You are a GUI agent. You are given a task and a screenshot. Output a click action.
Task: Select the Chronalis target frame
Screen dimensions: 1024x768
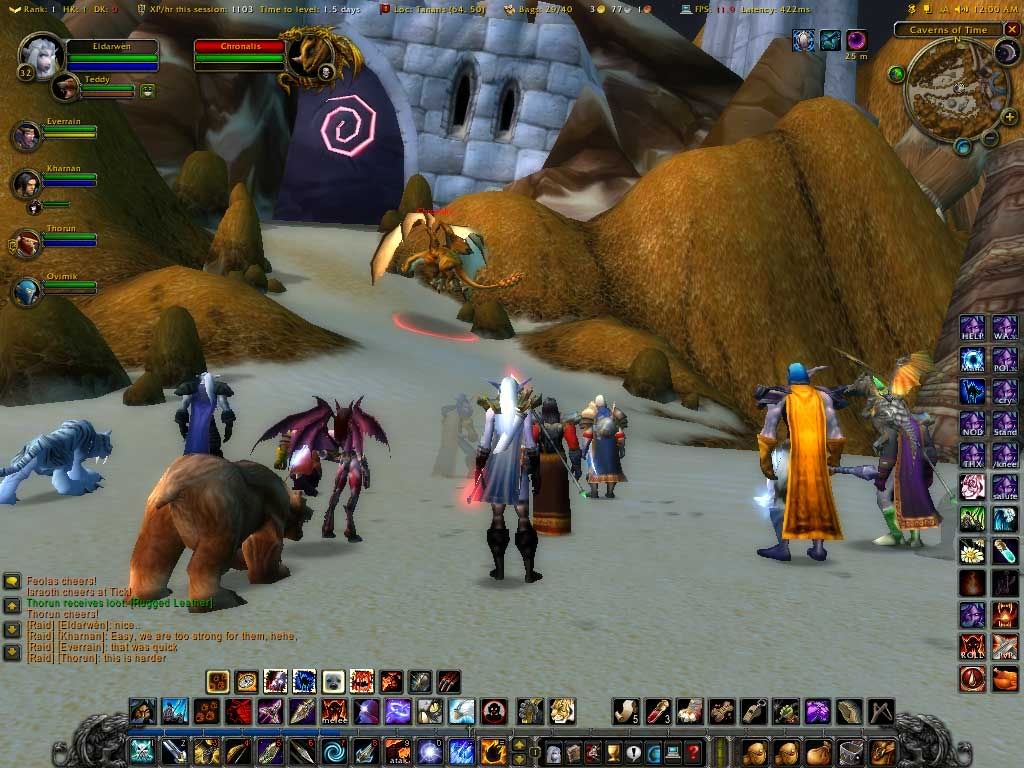pyautogui.click(x=240, y=53)
